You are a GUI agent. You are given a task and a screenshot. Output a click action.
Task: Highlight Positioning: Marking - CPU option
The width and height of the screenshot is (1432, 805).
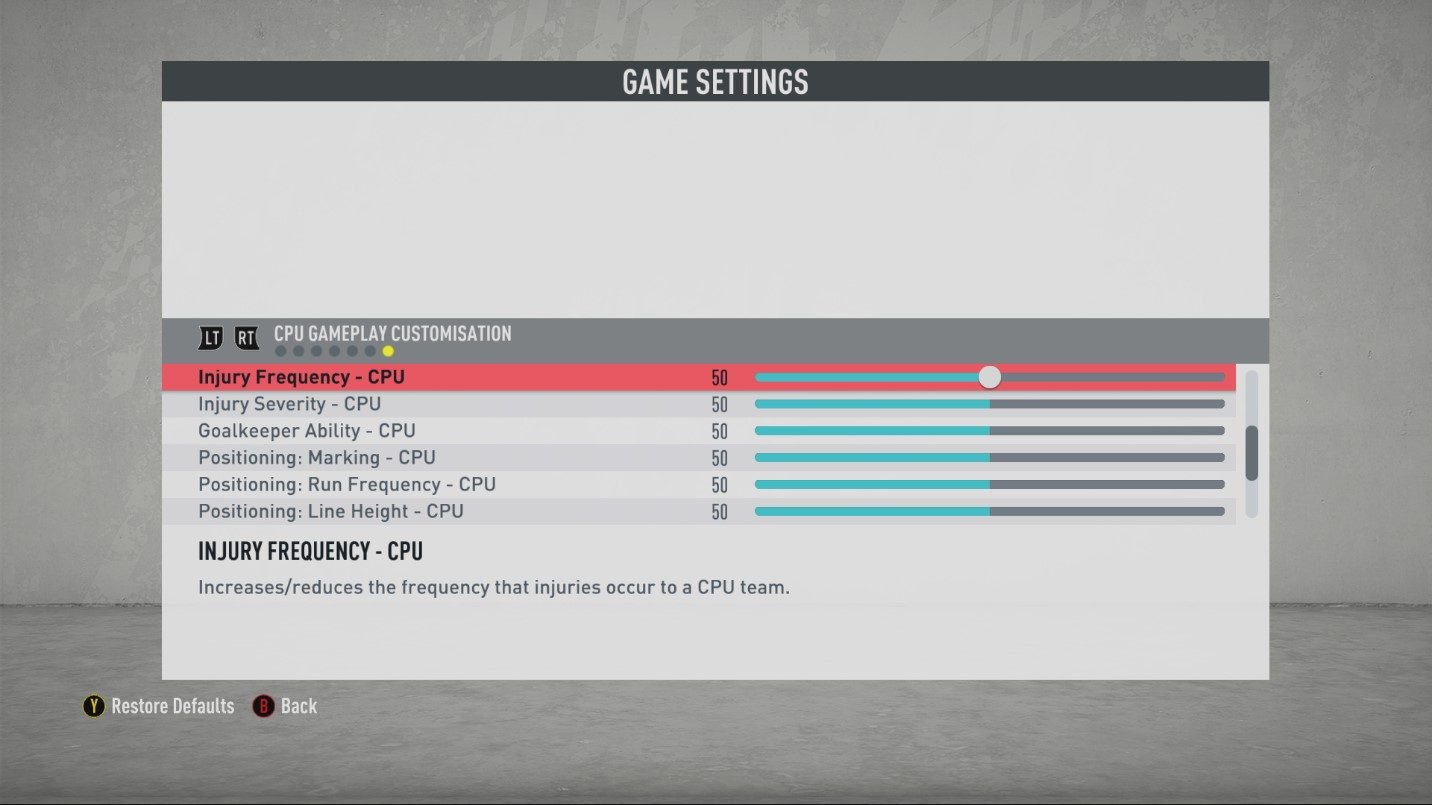[x=316, y=458]
